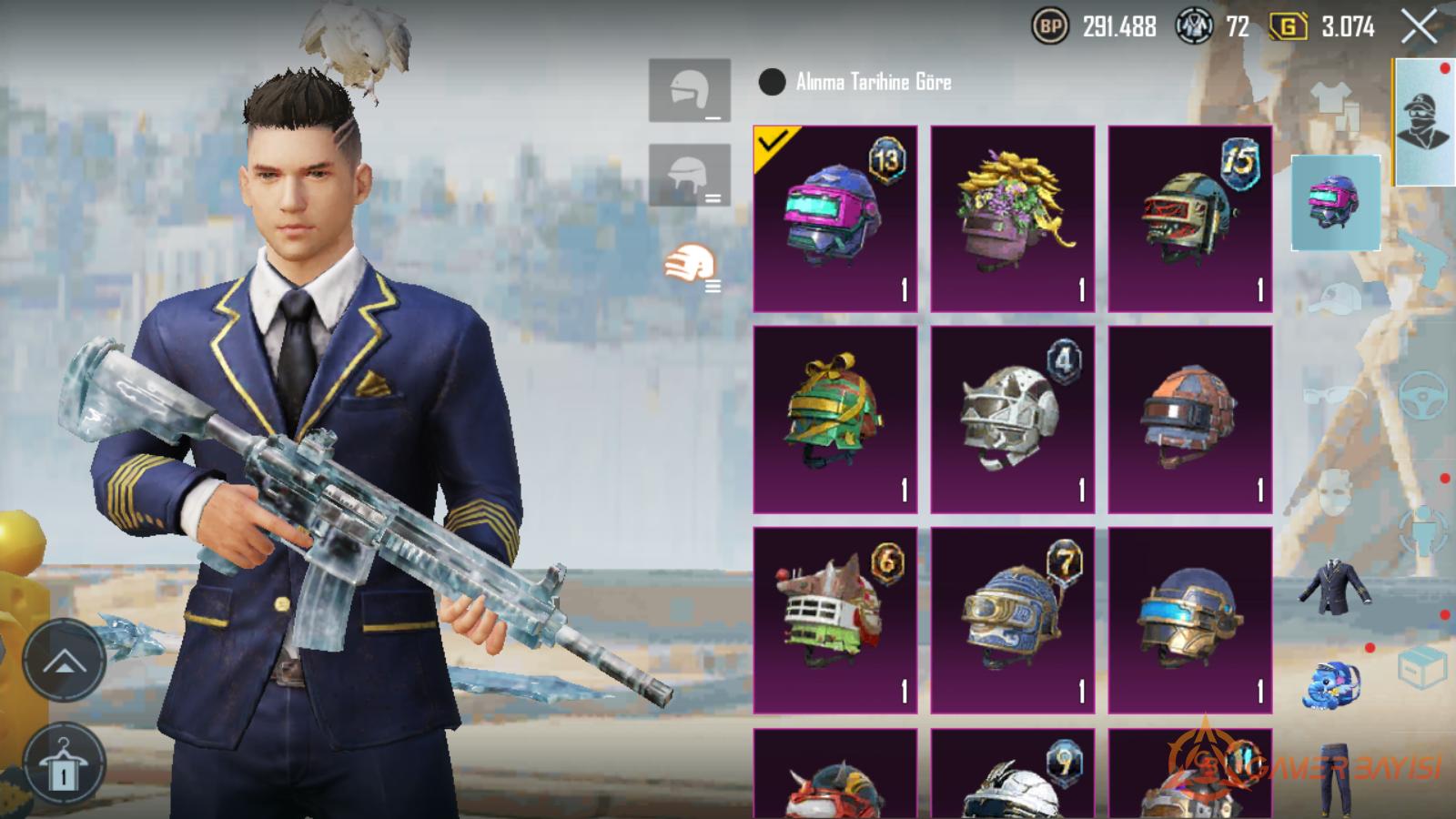Open the masked character outfit tab
The image size is (1456, 819).
pos(1424,121)
